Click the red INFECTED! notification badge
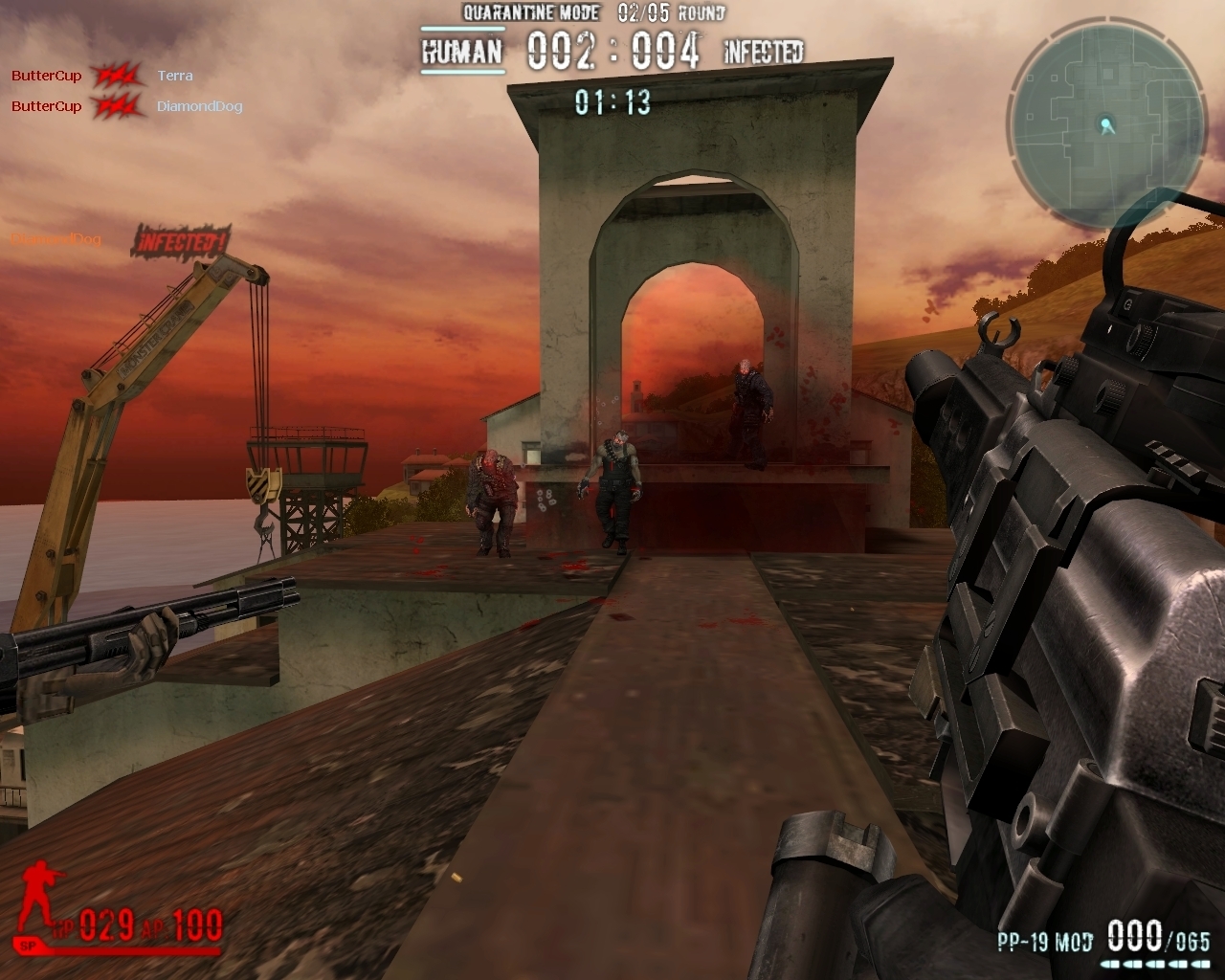 pyautogui.click(x=180, y=241)
